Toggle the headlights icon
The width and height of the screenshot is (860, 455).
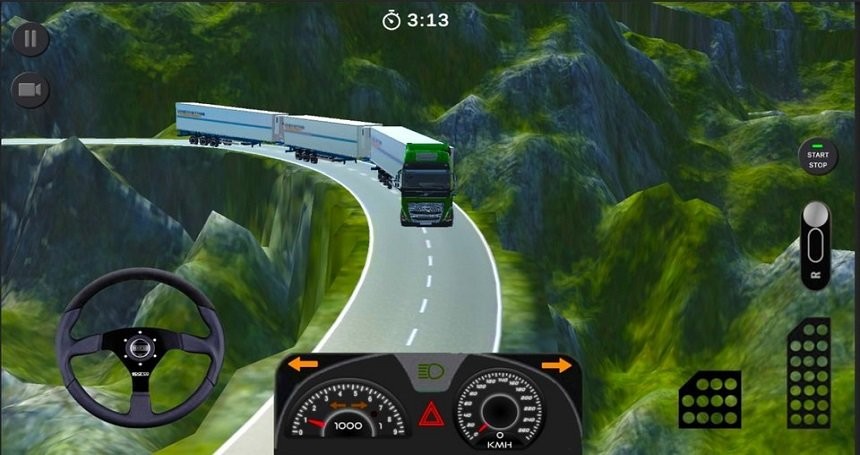[430, 372]
